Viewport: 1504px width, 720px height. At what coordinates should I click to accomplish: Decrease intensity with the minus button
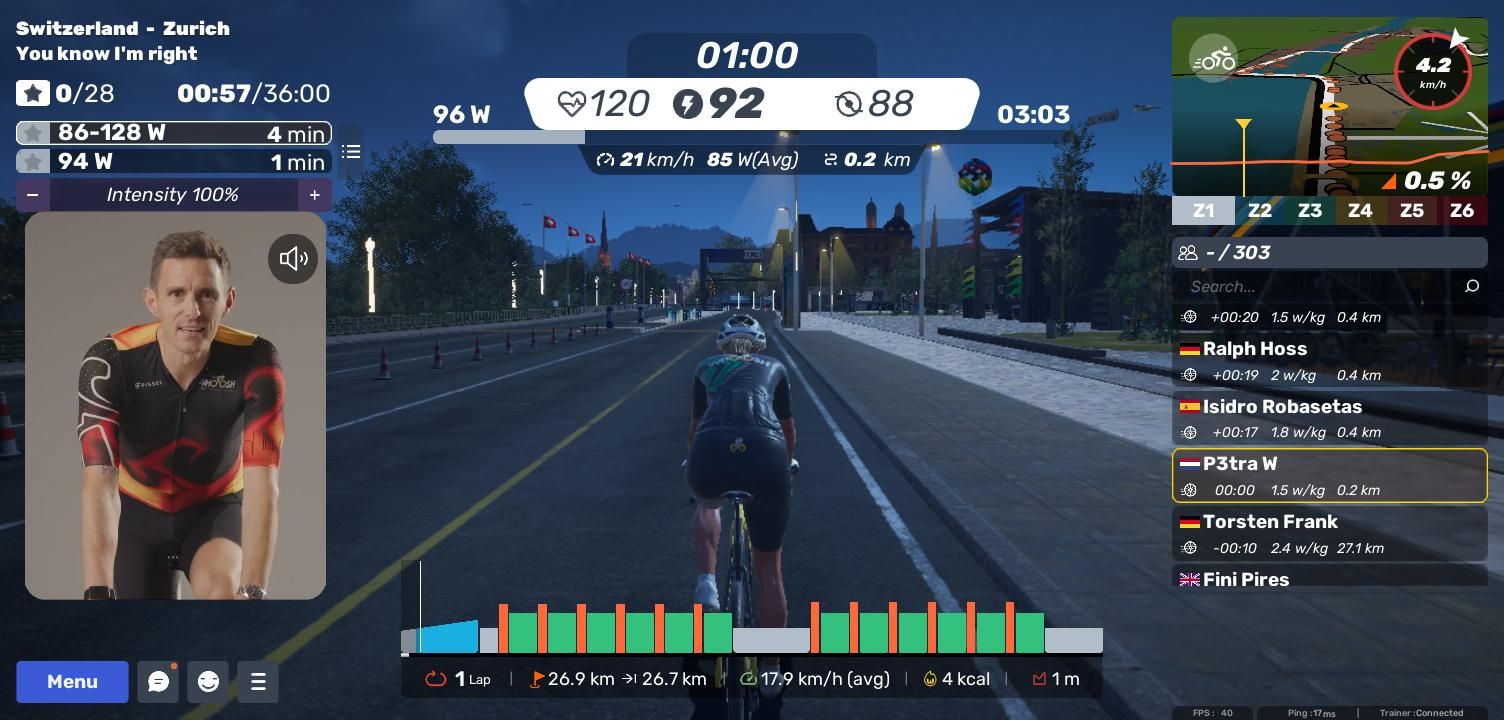click(33, 195)
